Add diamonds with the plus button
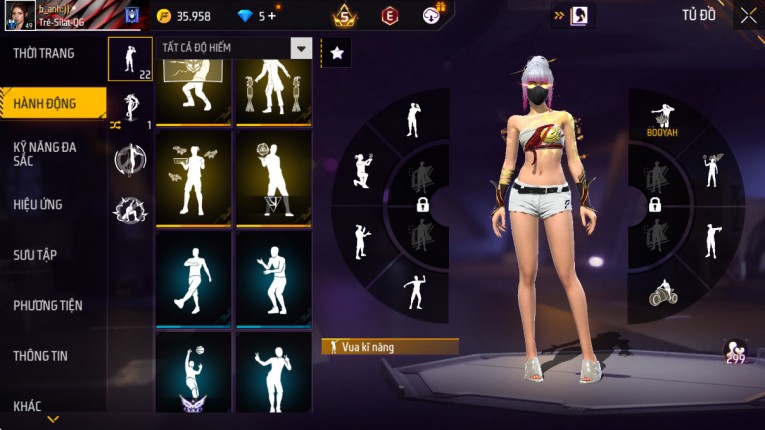The width and height of the screenshot is (765, 430). (x=271, y=16)
